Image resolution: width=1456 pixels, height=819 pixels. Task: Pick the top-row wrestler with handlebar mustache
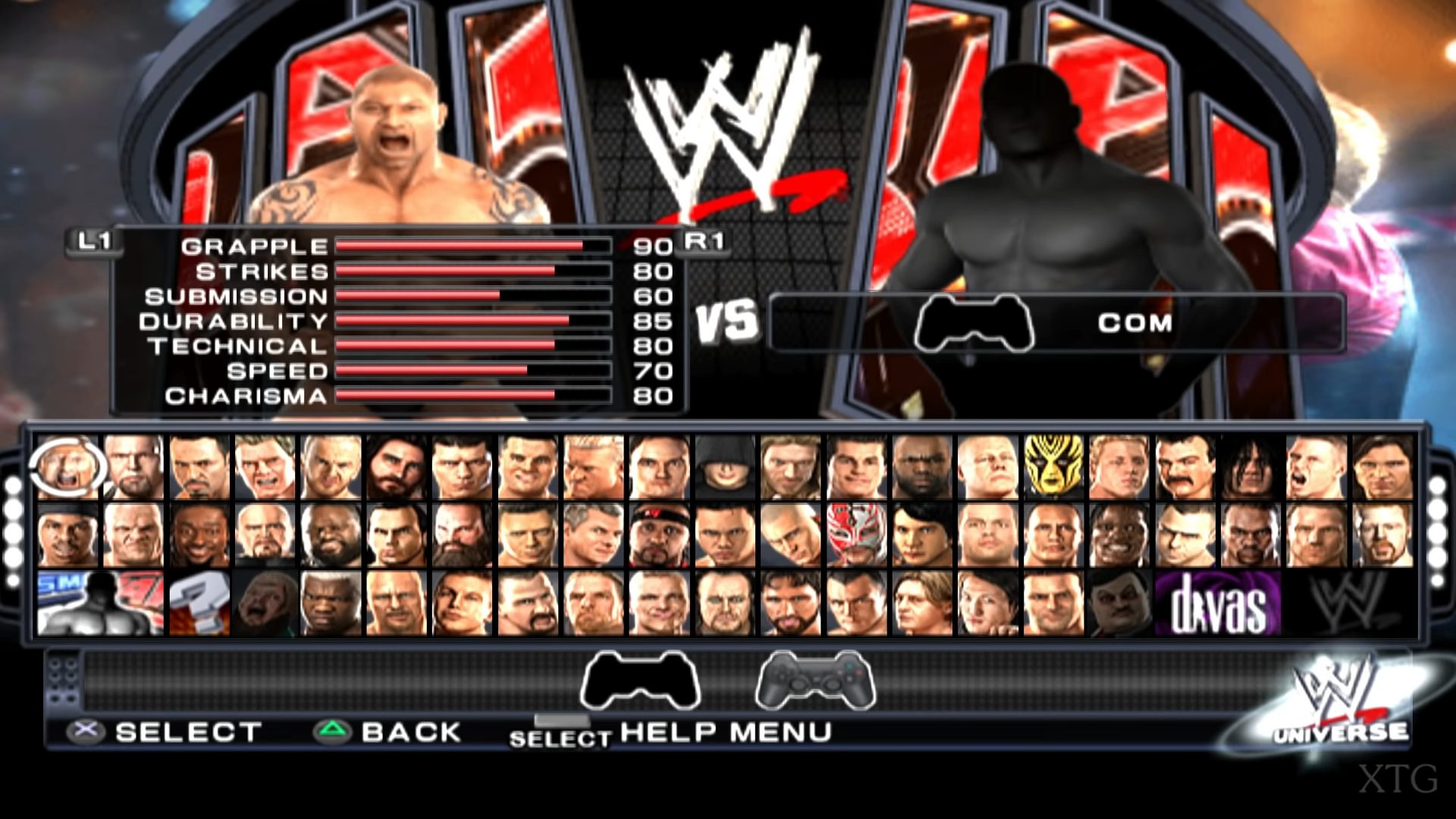point(1185,467)
